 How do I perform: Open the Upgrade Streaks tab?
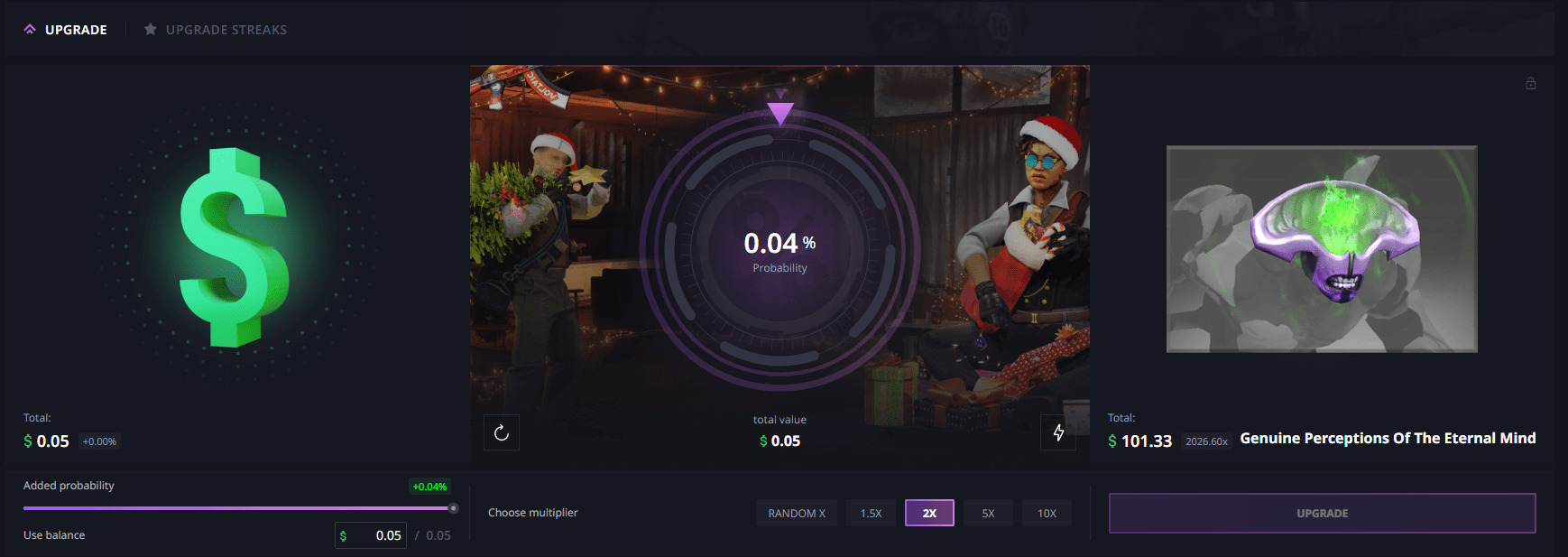tap(216, 30)
